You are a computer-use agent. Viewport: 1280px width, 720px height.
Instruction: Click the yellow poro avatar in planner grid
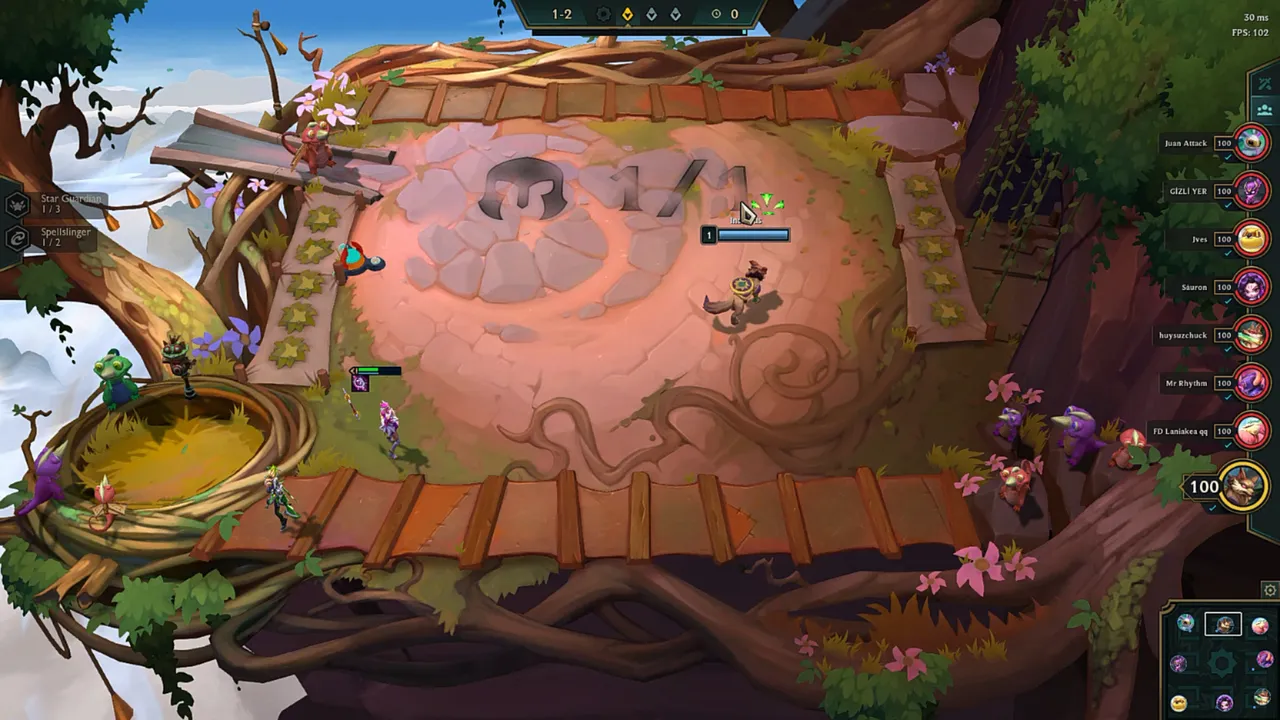1178,701
